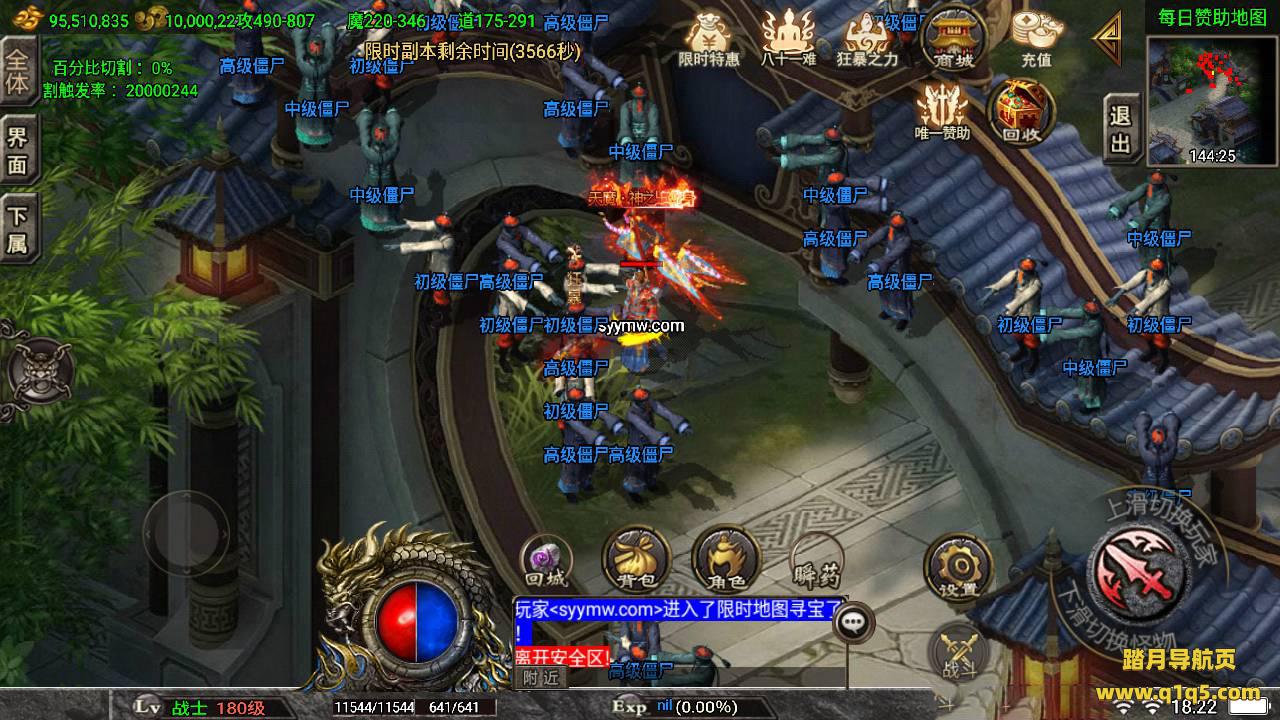
Task: Switch to the 下属 tab
Action: tap(17, 230)
